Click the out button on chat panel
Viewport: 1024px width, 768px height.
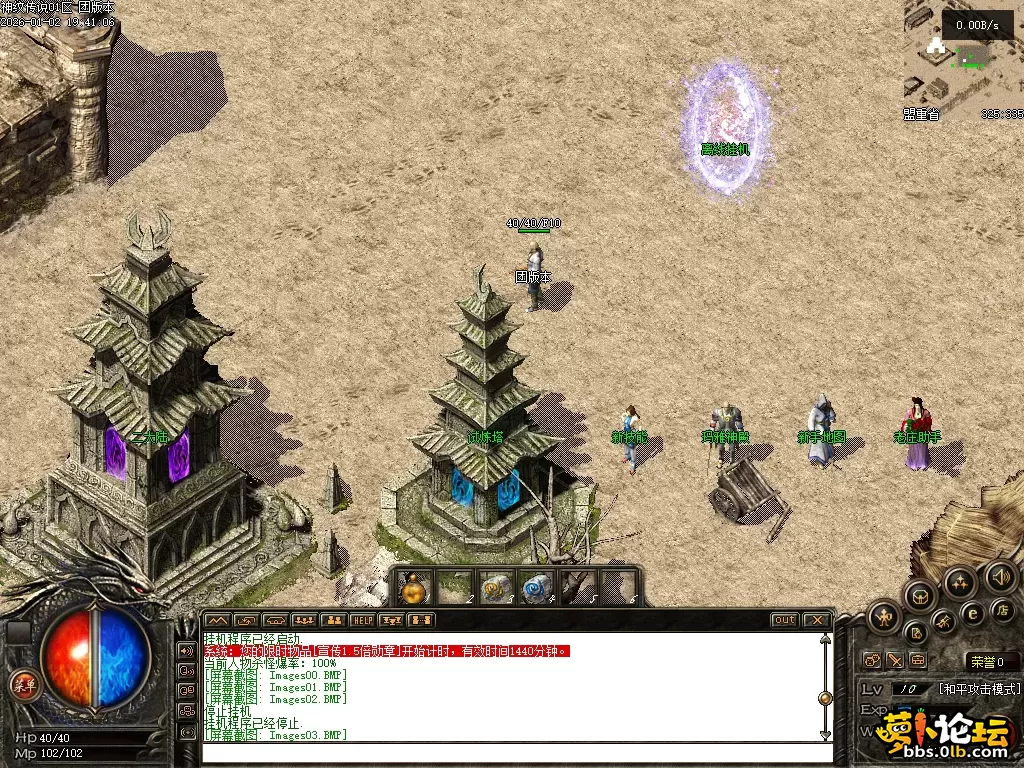coord(785,620)
